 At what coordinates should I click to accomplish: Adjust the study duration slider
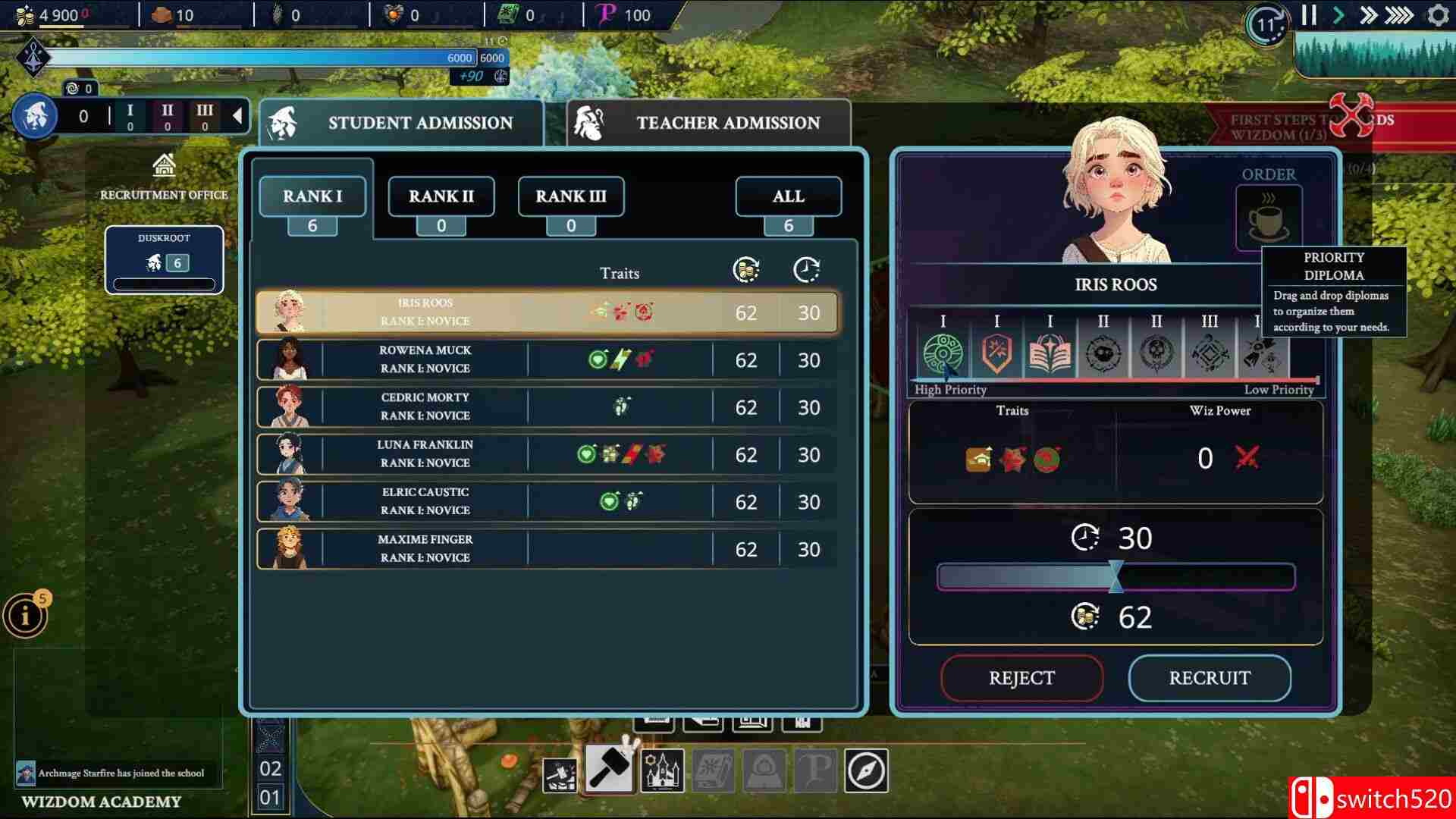pos(1115,578)
